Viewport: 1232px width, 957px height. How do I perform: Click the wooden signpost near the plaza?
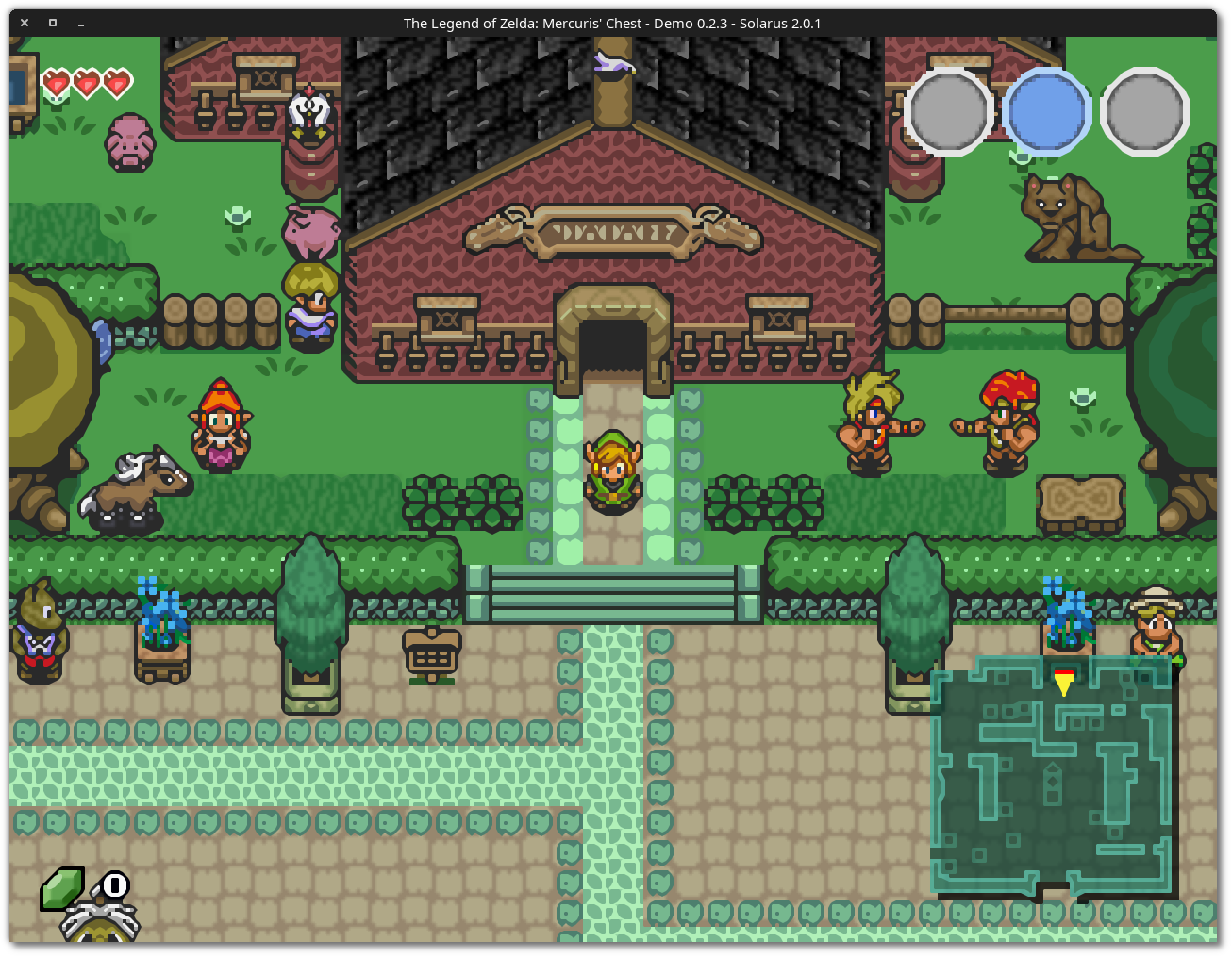tap(431, 652)
